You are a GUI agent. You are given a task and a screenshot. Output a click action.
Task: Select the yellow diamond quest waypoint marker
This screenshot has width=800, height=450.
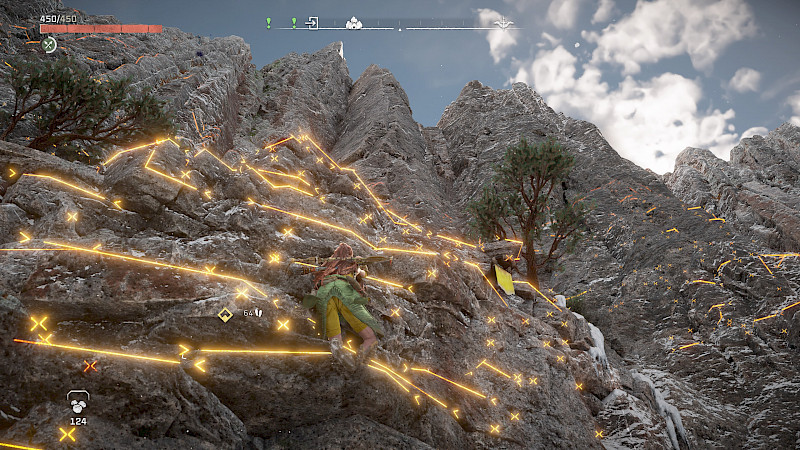pyautogui.click(x=225, y=314)
